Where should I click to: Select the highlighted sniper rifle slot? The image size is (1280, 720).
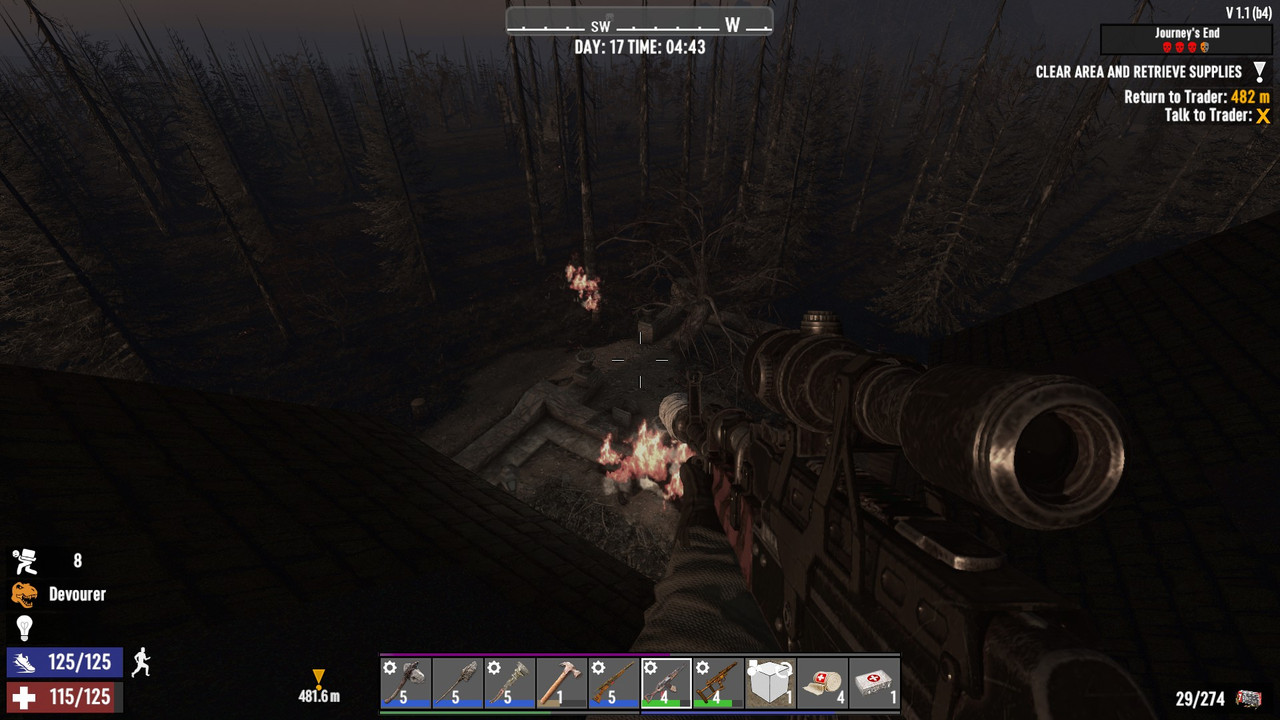666,683
